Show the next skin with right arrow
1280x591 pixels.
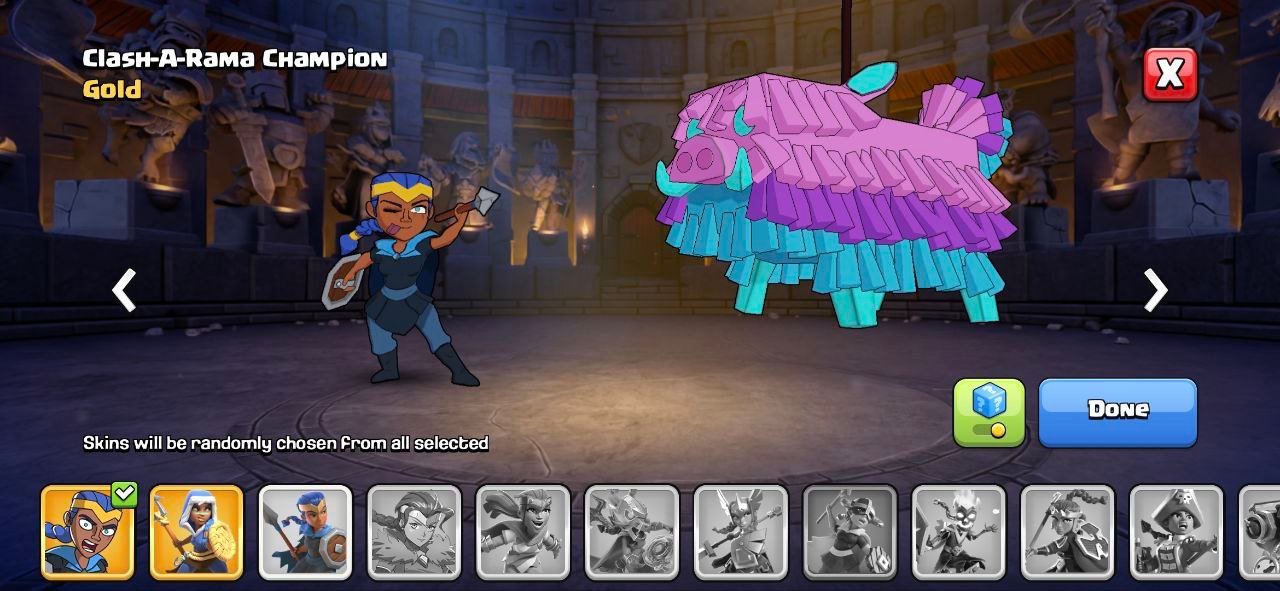tap(1155, 291)
